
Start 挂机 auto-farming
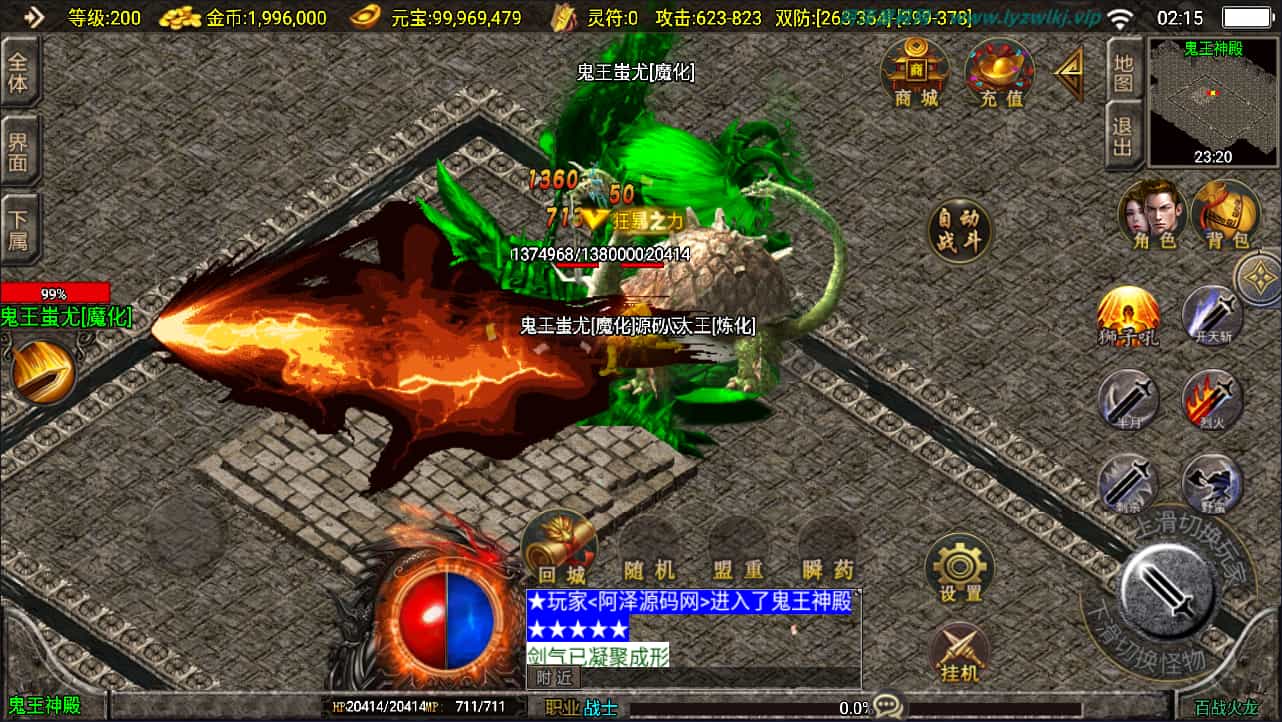[960, 653]
